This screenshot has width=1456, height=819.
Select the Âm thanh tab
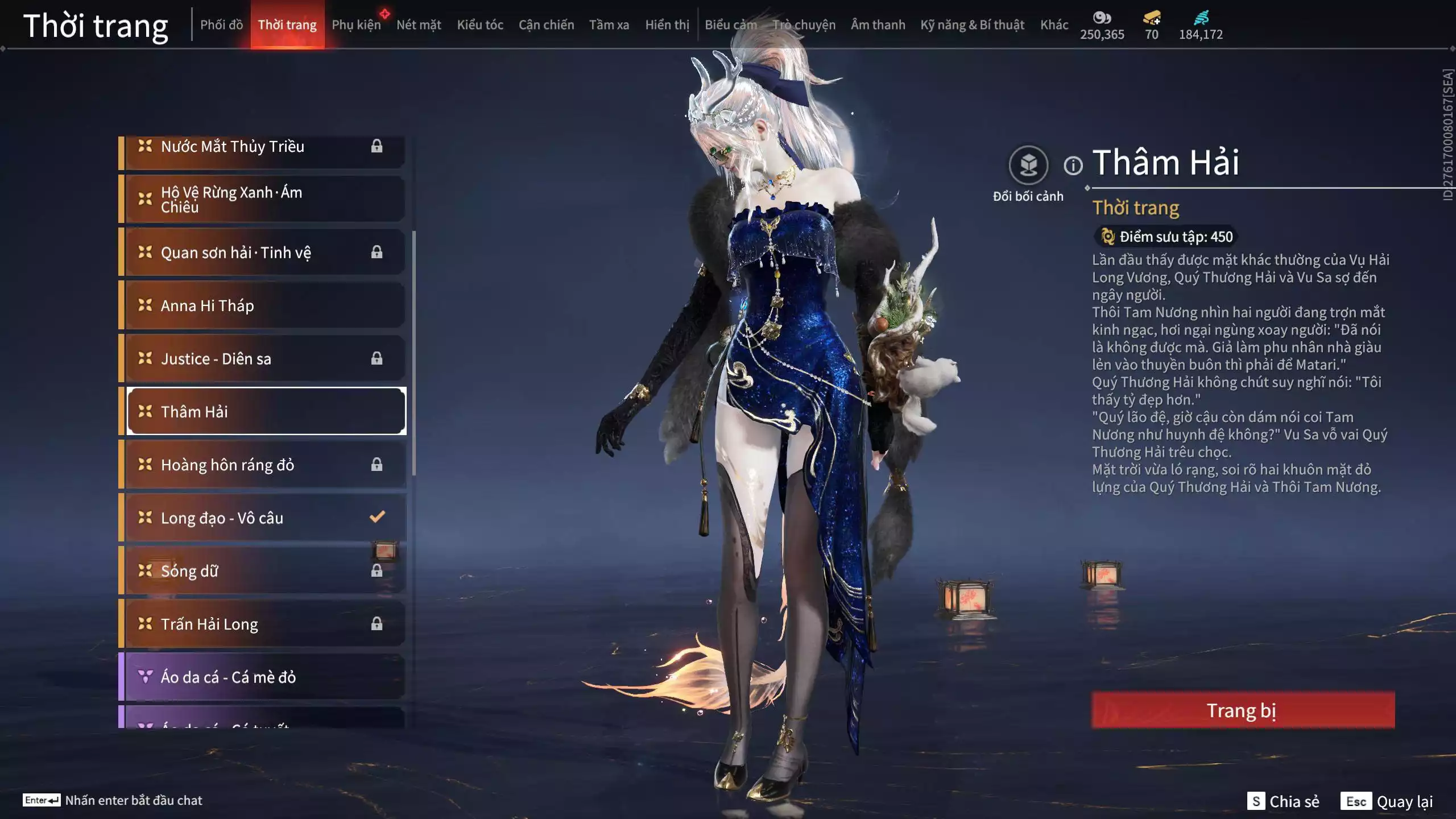tap(878, 25)
